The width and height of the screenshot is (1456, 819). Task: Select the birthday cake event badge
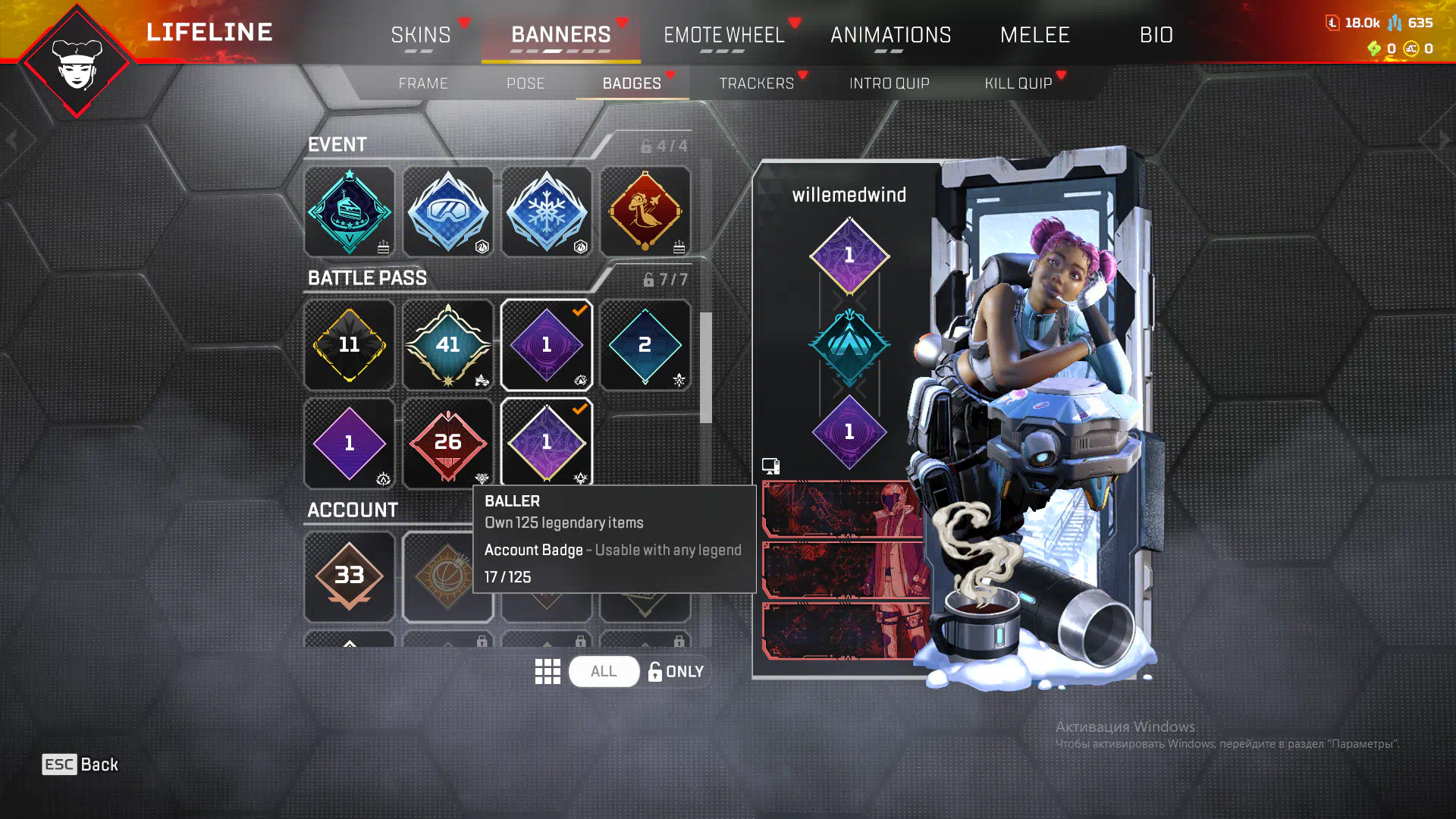350,212
